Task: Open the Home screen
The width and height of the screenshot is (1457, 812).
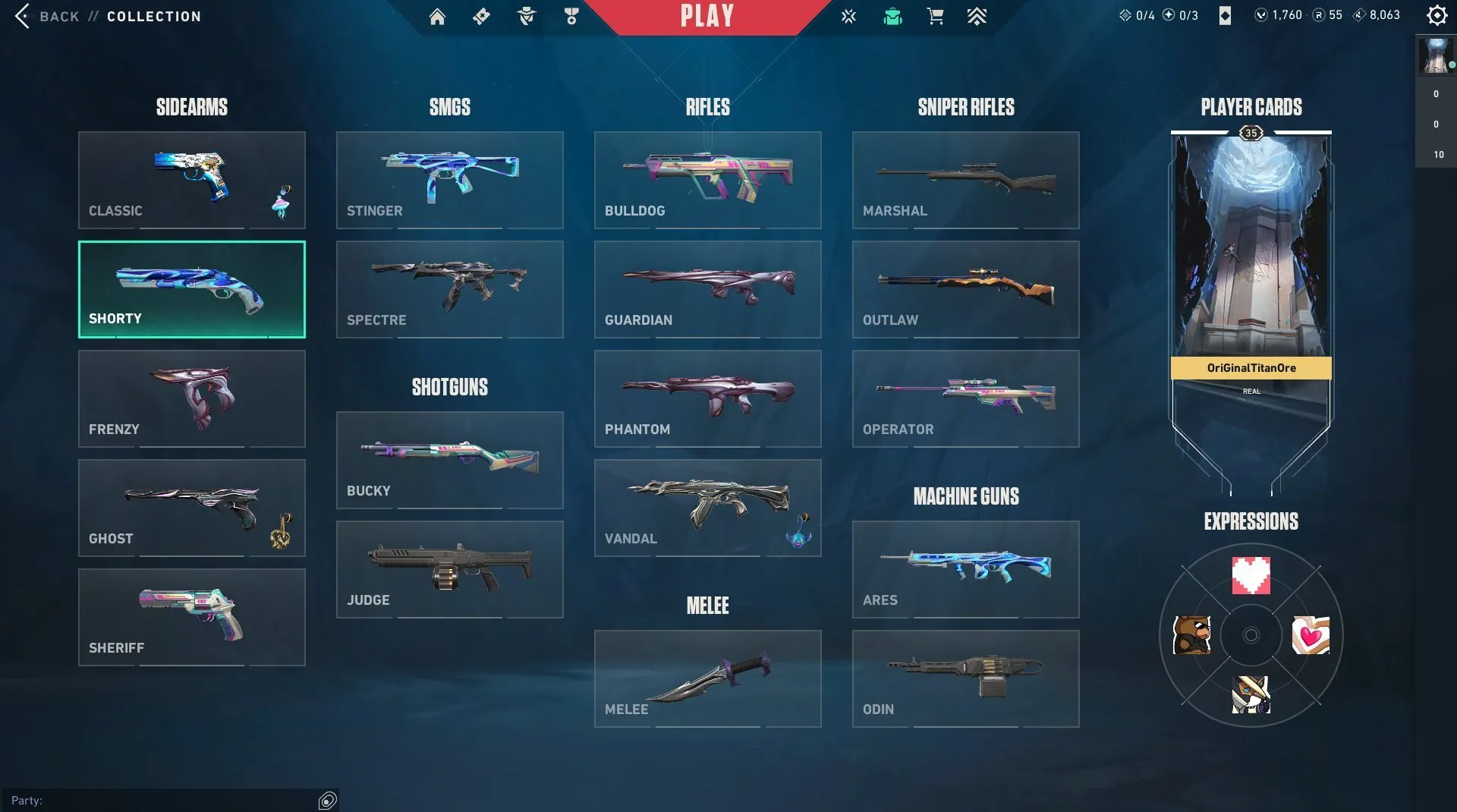Action: click(x=439, y=15)
